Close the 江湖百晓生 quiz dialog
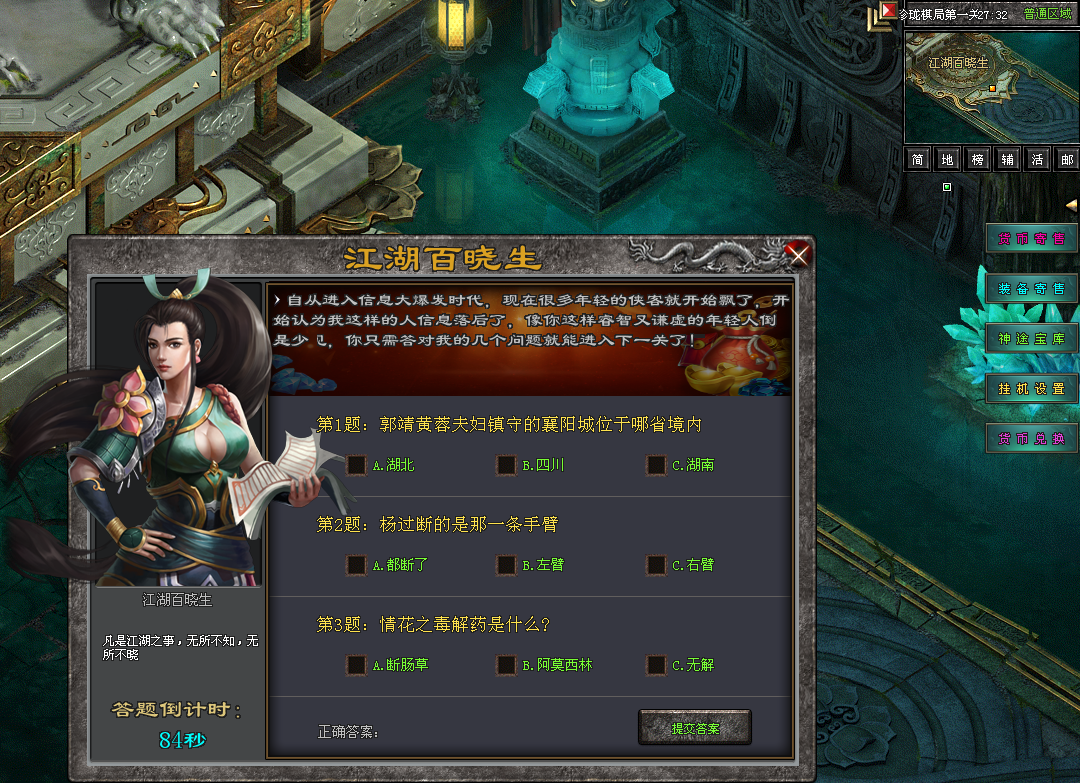This screenshot has height=783, width=1080. point(797,255)
